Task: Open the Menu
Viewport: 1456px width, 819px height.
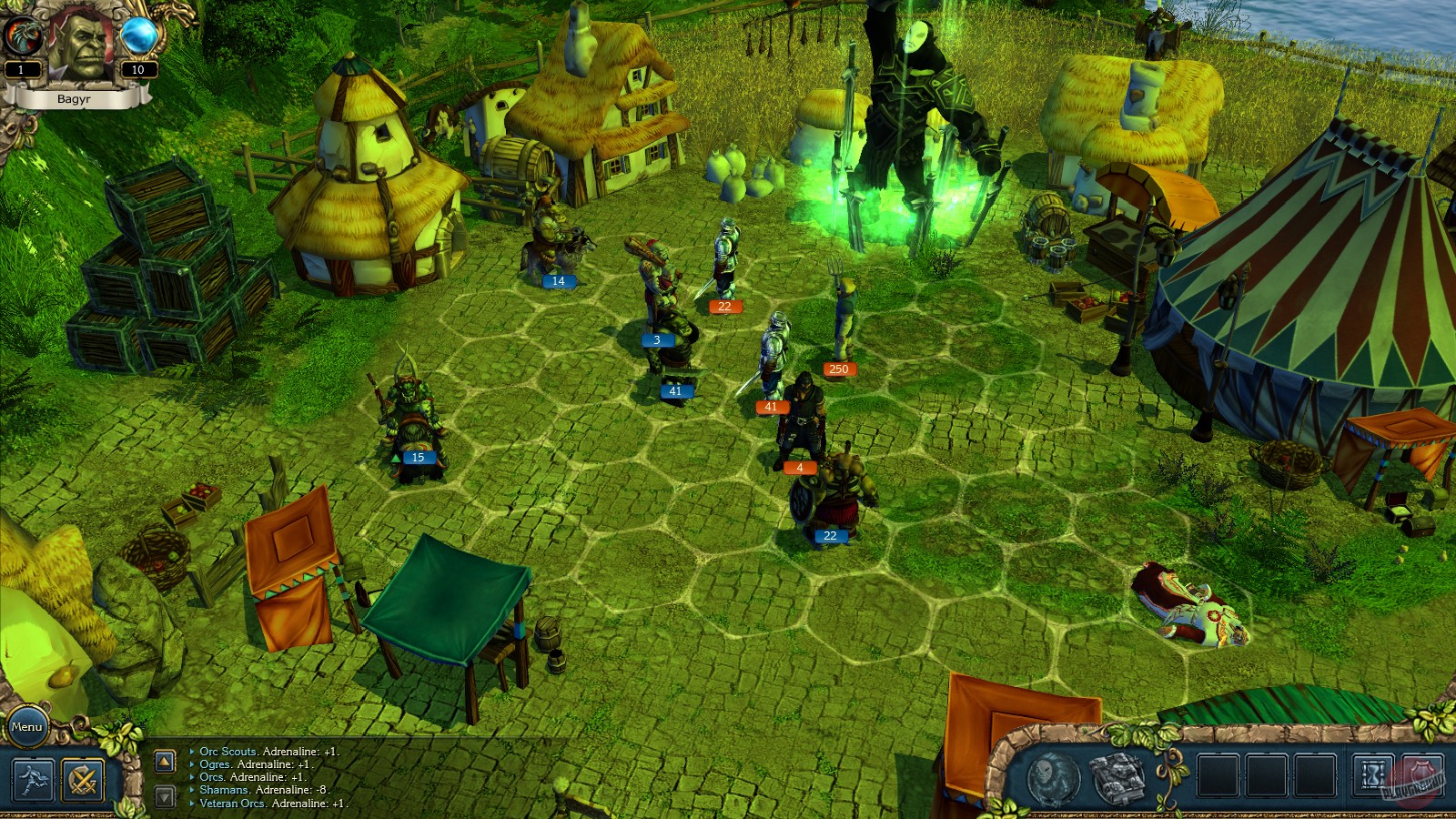Action: click(25, 727)
